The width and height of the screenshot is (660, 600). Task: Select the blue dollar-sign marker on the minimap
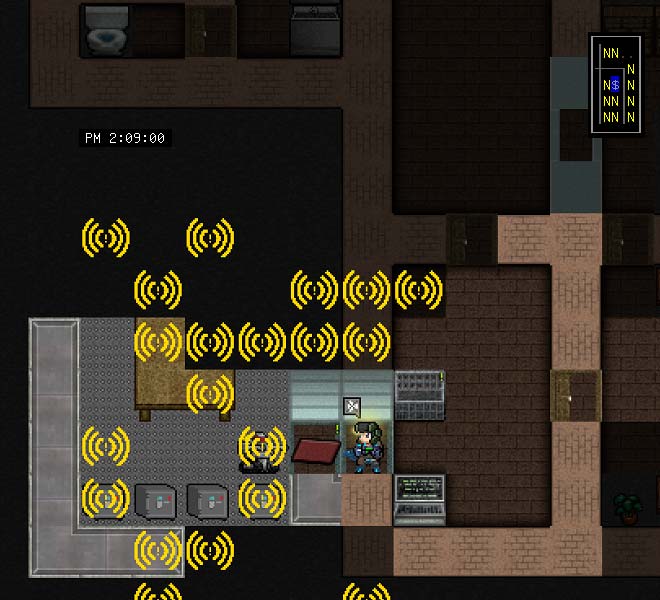pyautogui.click(x=615, y=85)
